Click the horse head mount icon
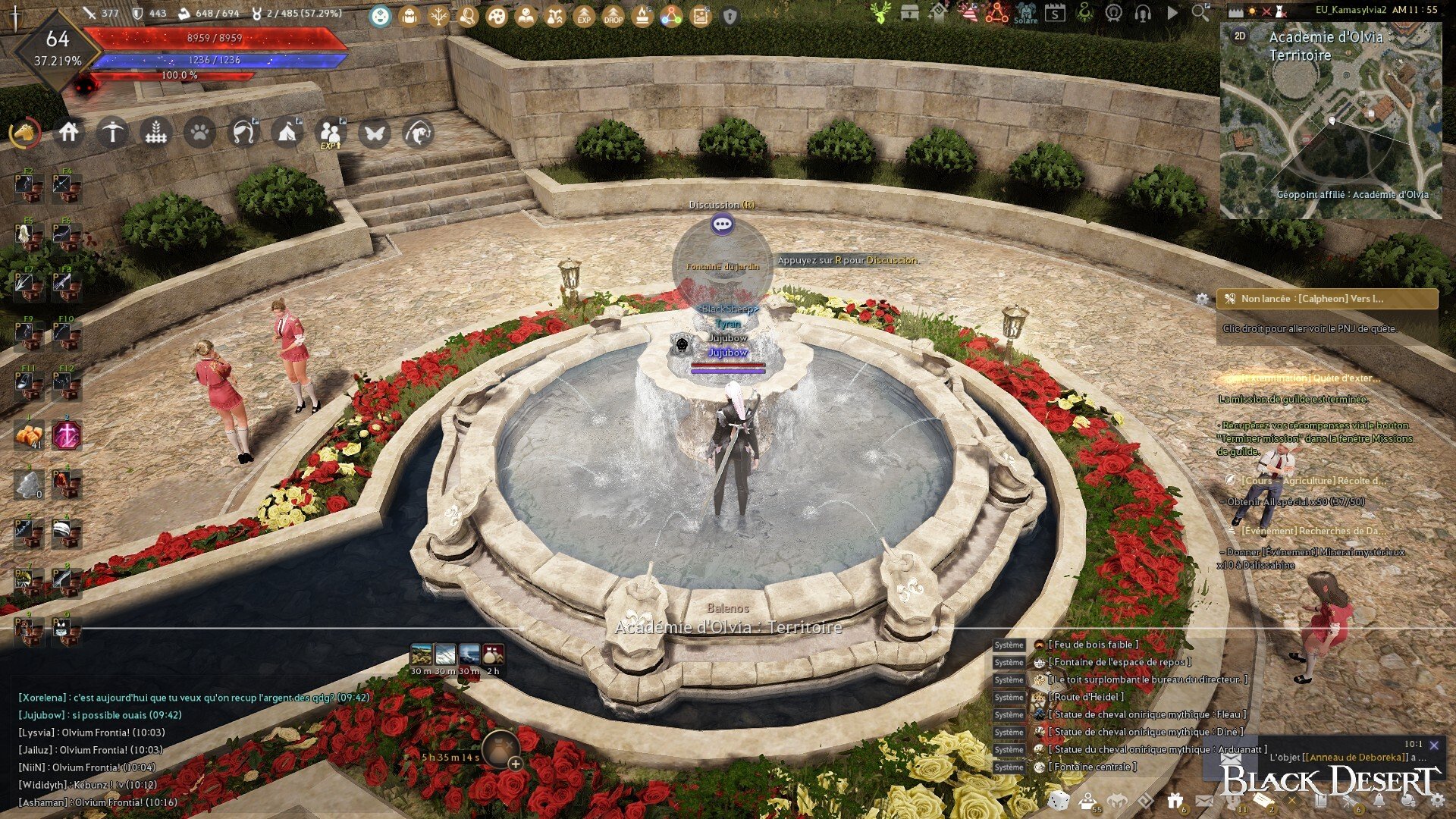This screenshot has height=819, width=1456. point(25,133)
